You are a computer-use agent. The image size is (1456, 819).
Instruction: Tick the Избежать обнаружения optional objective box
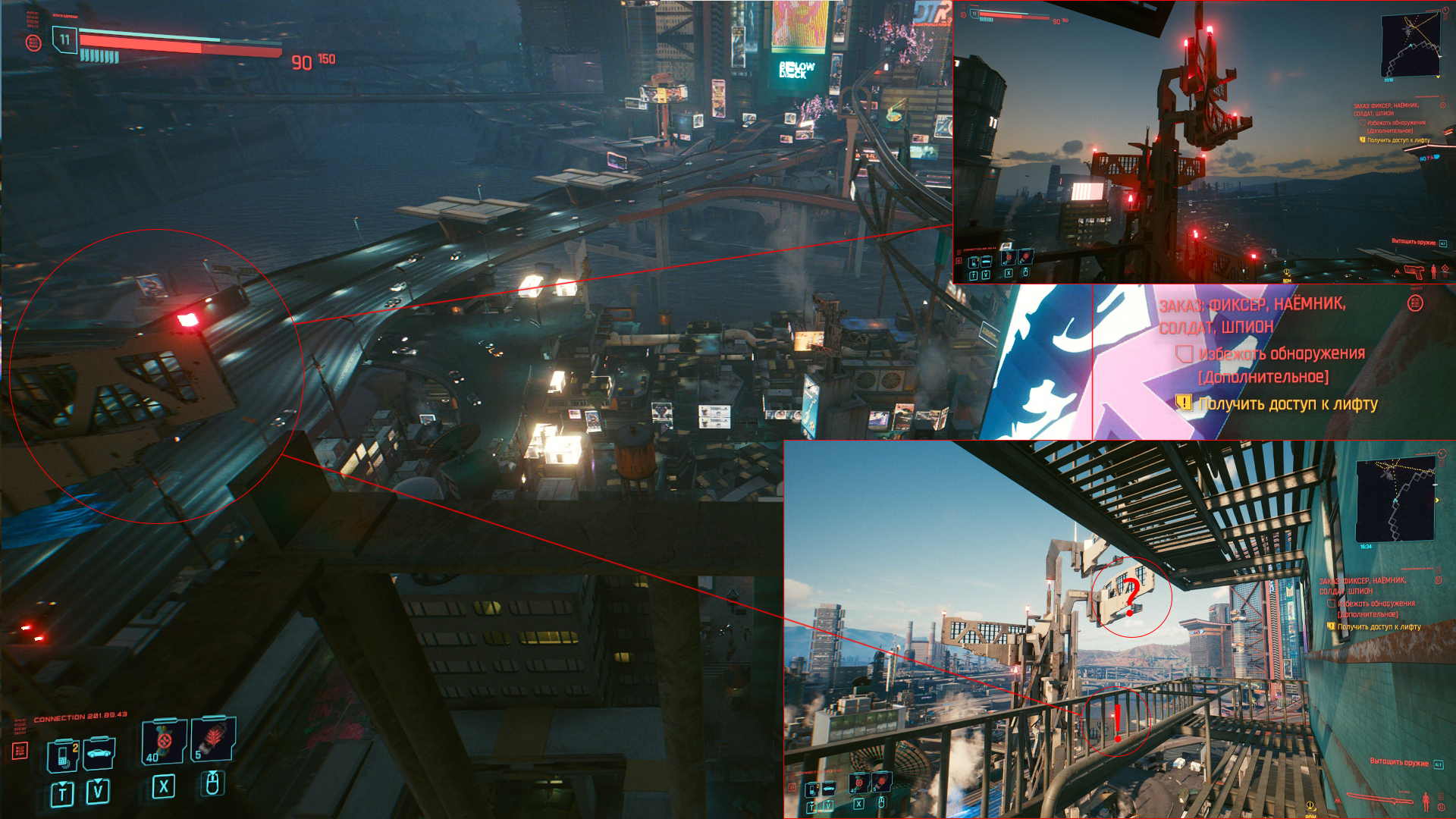pos(1184,354)
